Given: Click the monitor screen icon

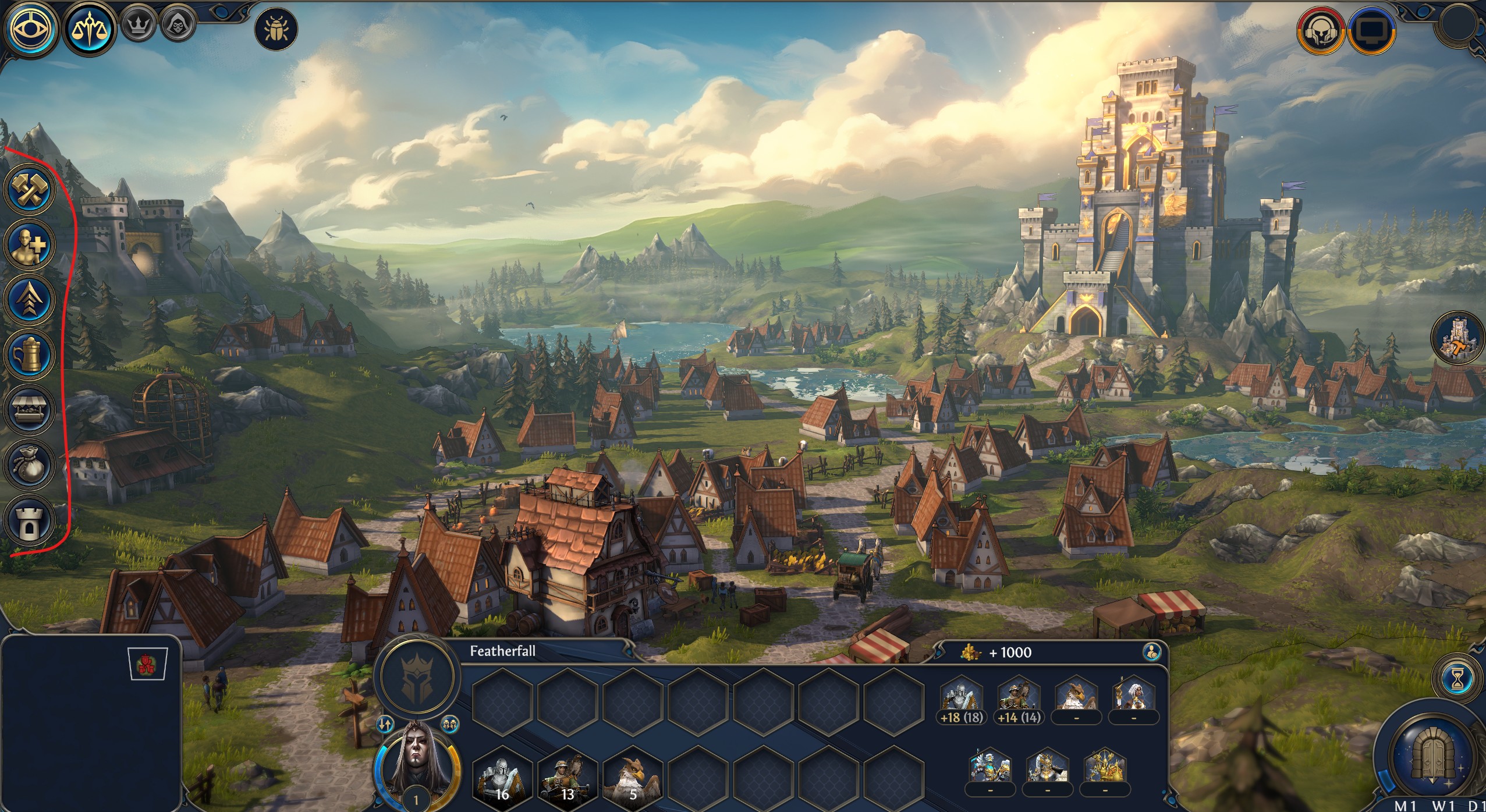Looking at the screenshot, I should (x=1371, y=30).
